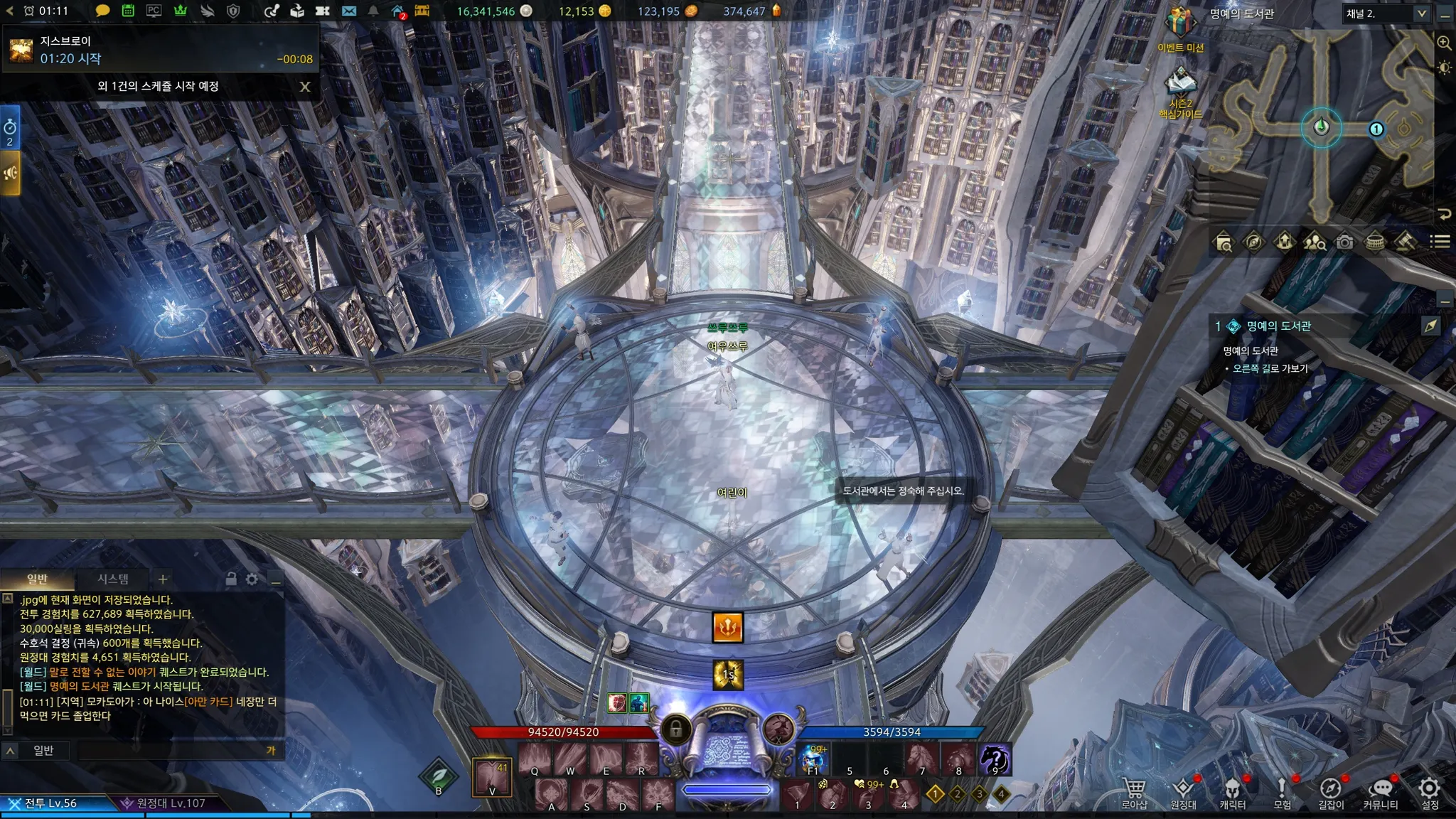Screen dimensions: 1456x819
Task: Open the mail envelope icon
Action: click(348, 11)
